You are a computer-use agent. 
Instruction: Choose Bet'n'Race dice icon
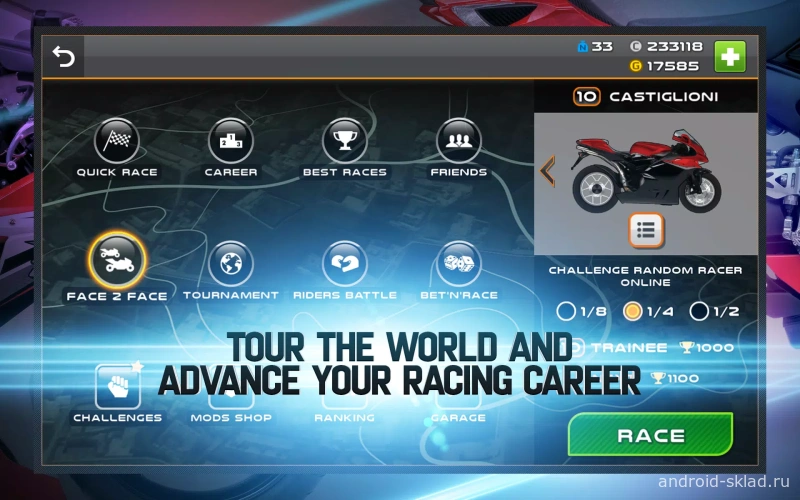tap(459, 264)
